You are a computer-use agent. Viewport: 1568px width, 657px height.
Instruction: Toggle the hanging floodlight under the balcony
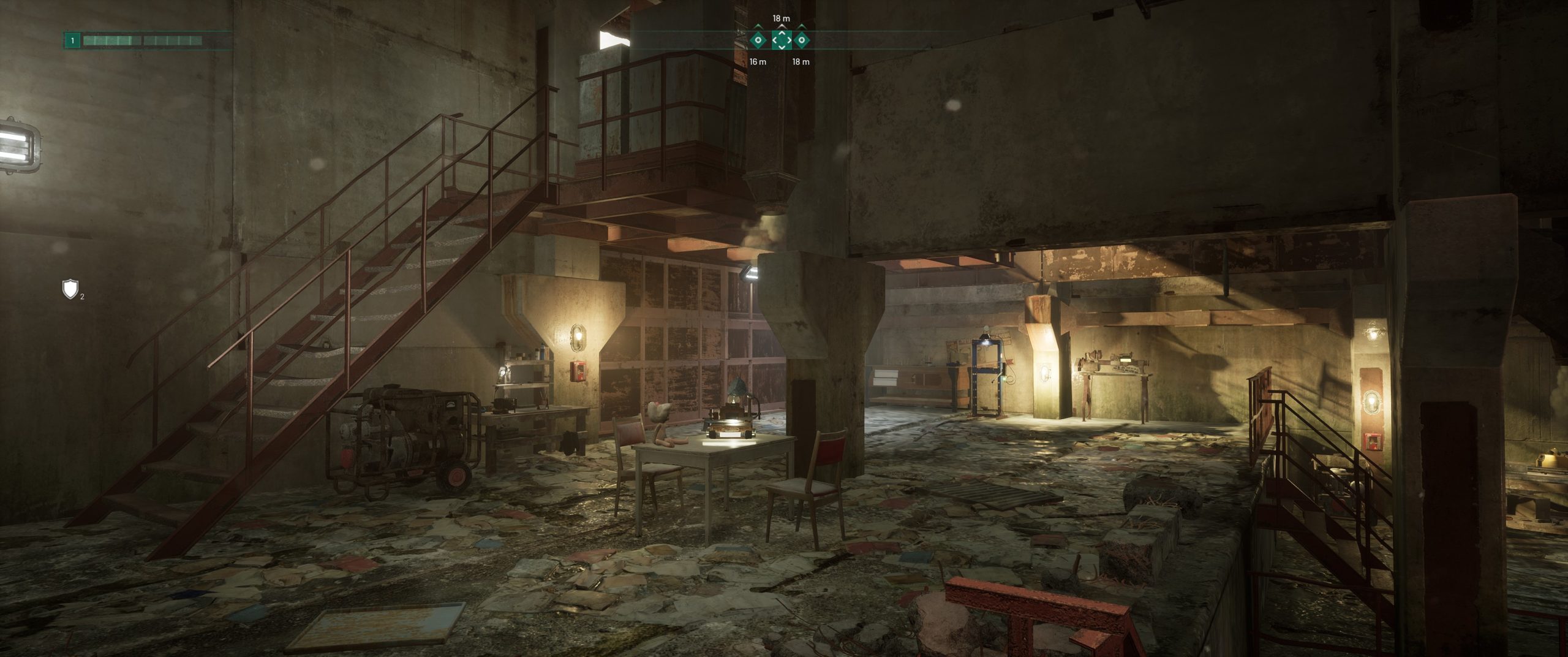(752, 273)
